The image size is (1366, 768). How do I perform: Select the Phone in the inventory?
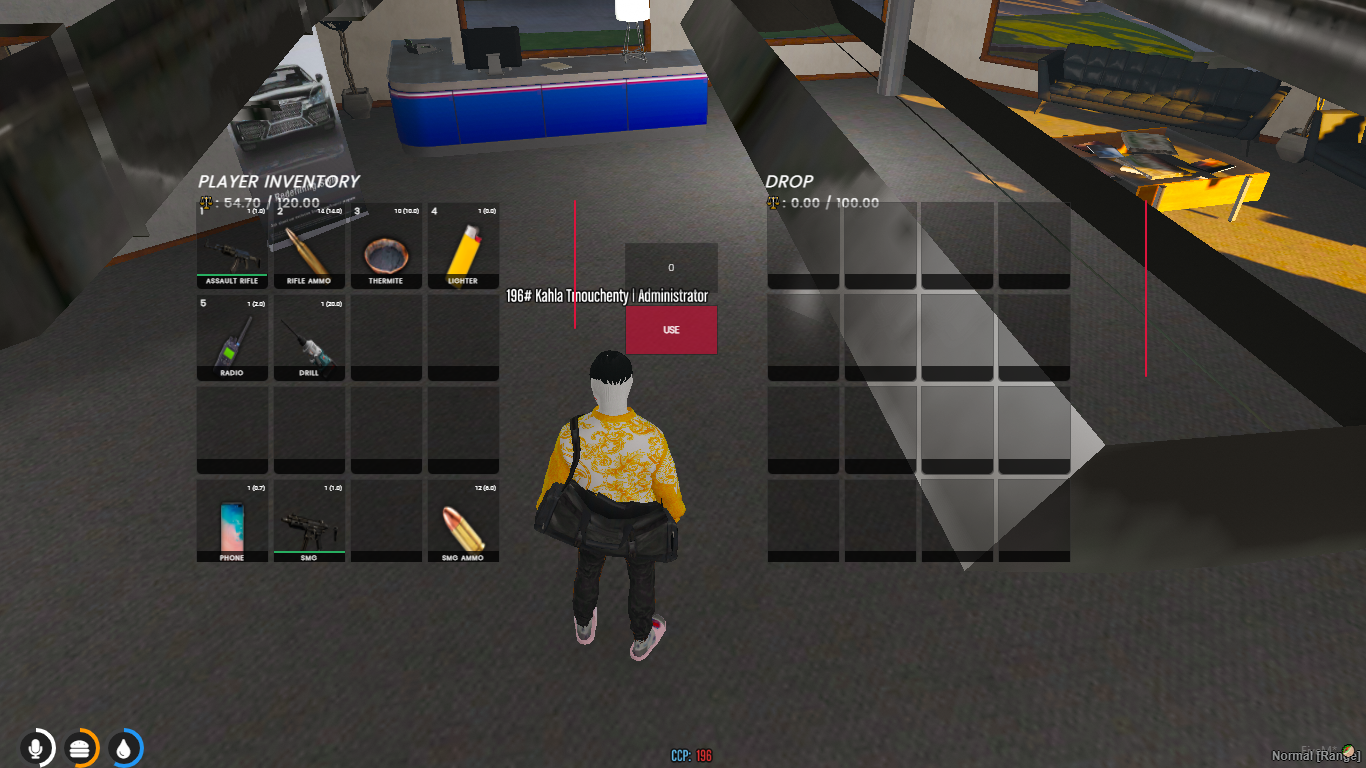[231, 523]
